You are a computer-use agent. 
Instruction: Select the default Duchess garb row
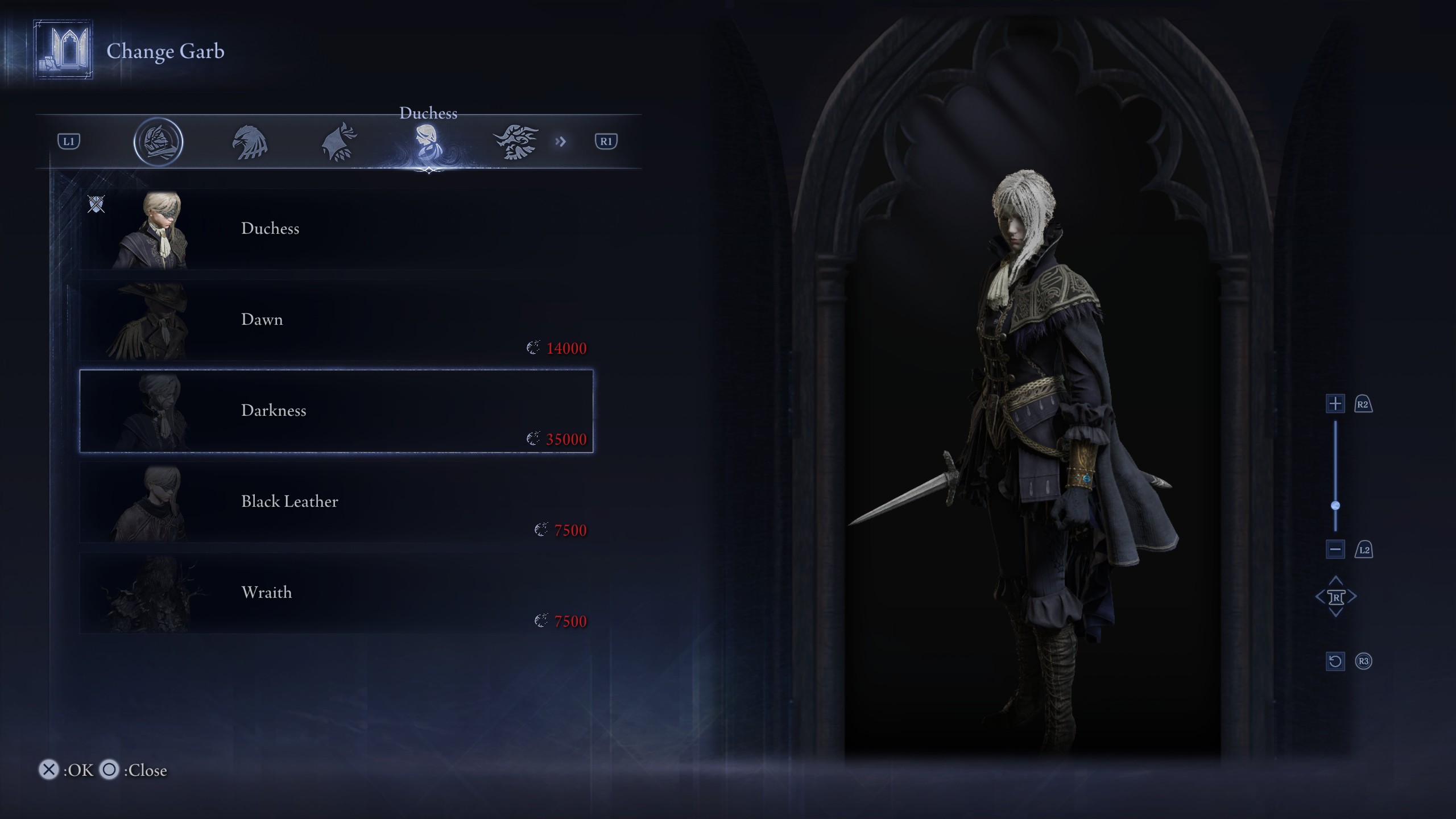336,229
